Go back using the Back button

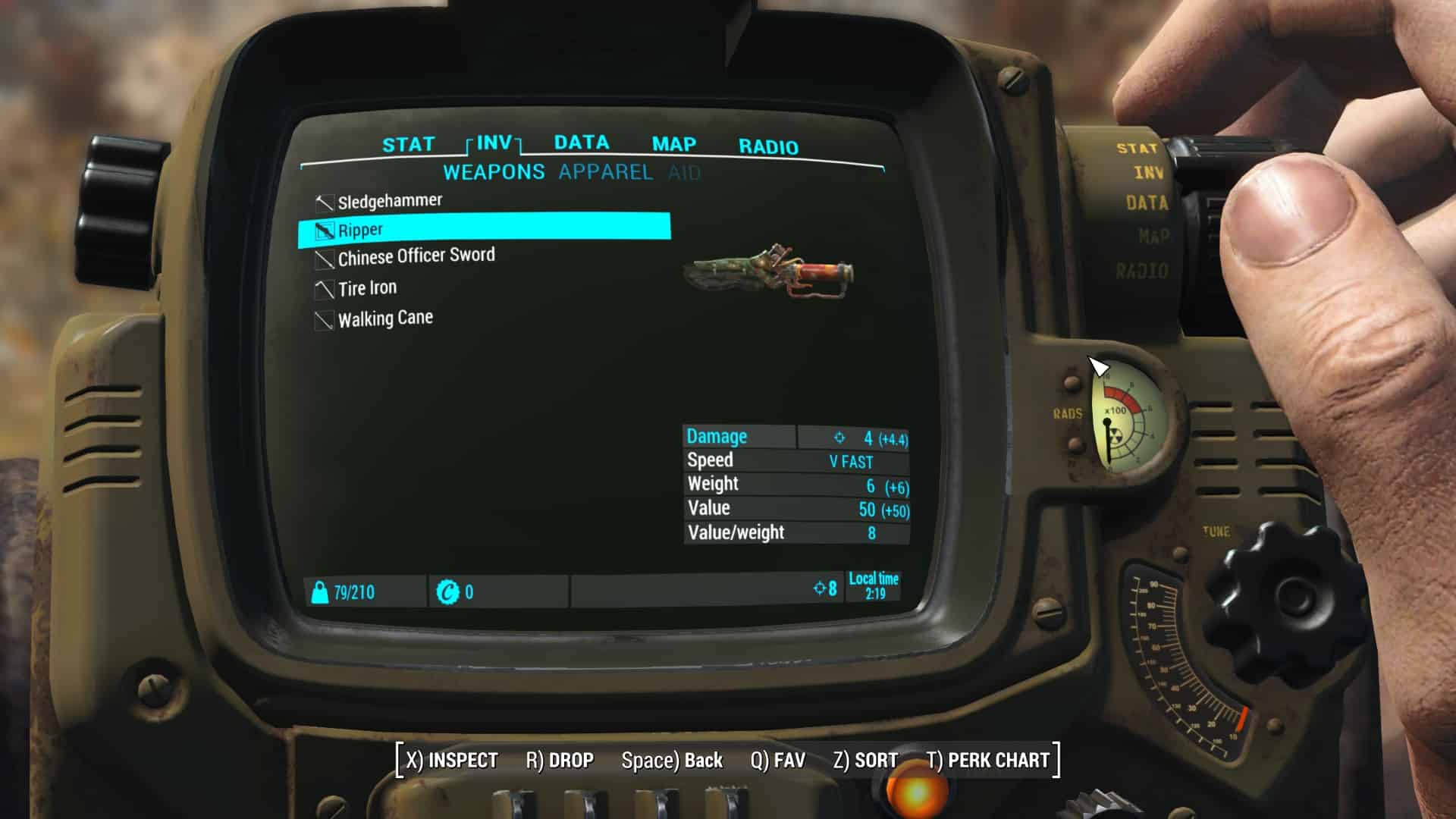[672, 760]
